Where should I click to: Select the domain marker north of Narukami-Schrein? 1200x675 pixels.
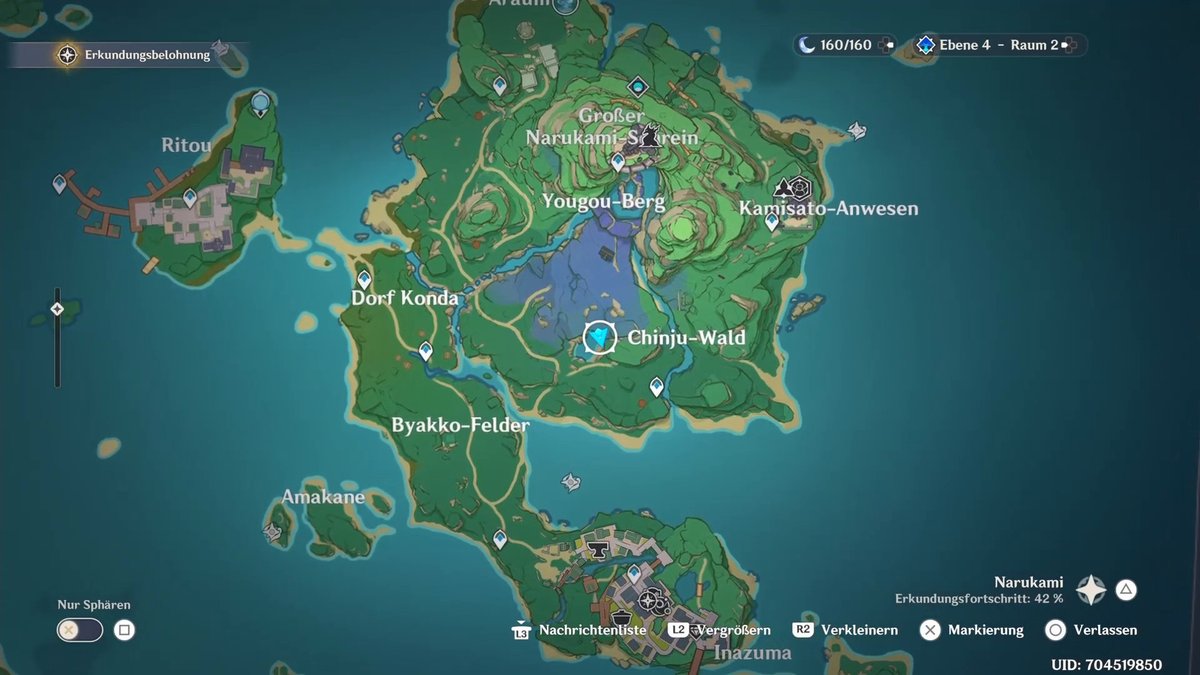(x=638, y=87)
